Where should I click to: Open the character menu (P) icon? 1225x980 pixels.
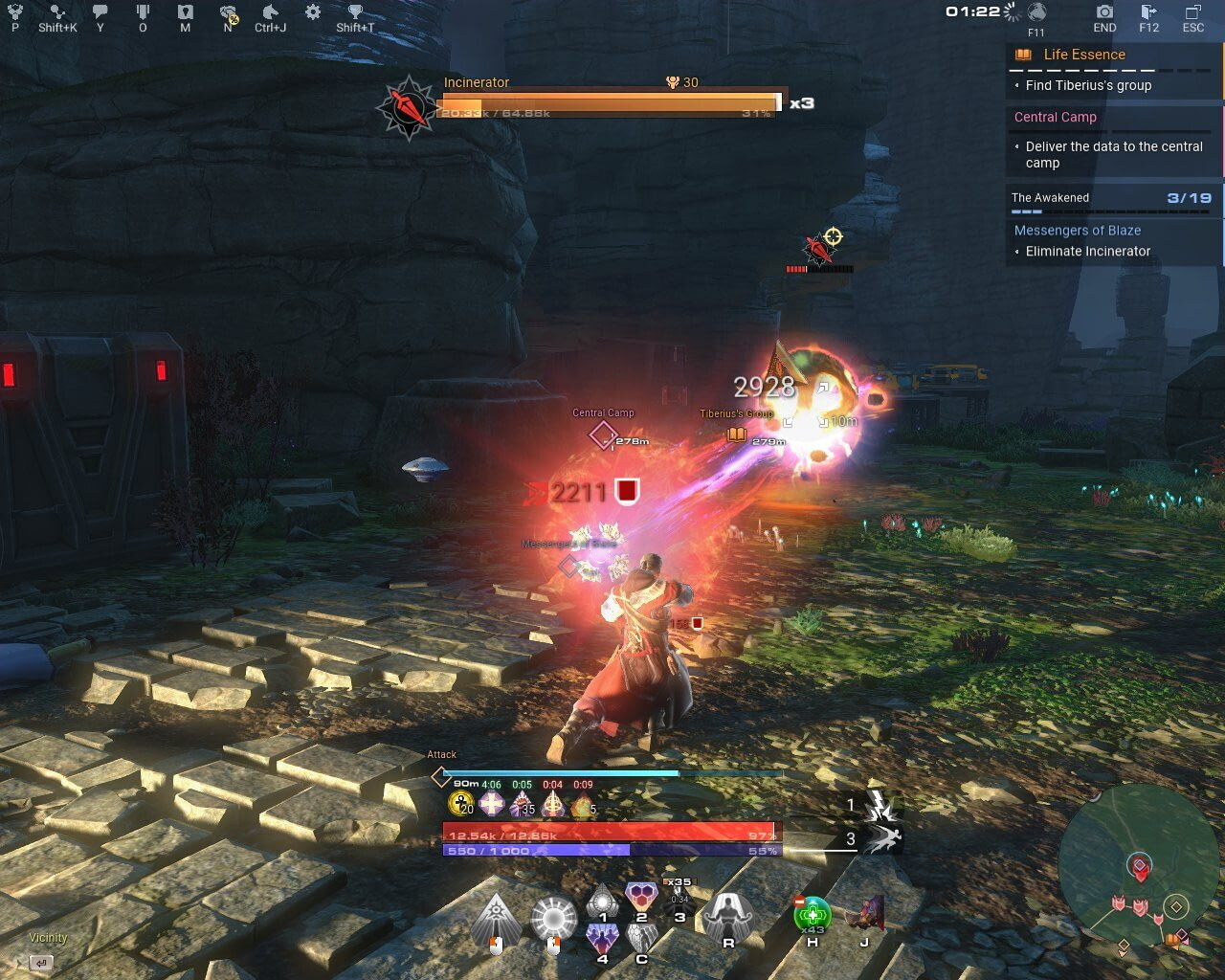point(13,13)
